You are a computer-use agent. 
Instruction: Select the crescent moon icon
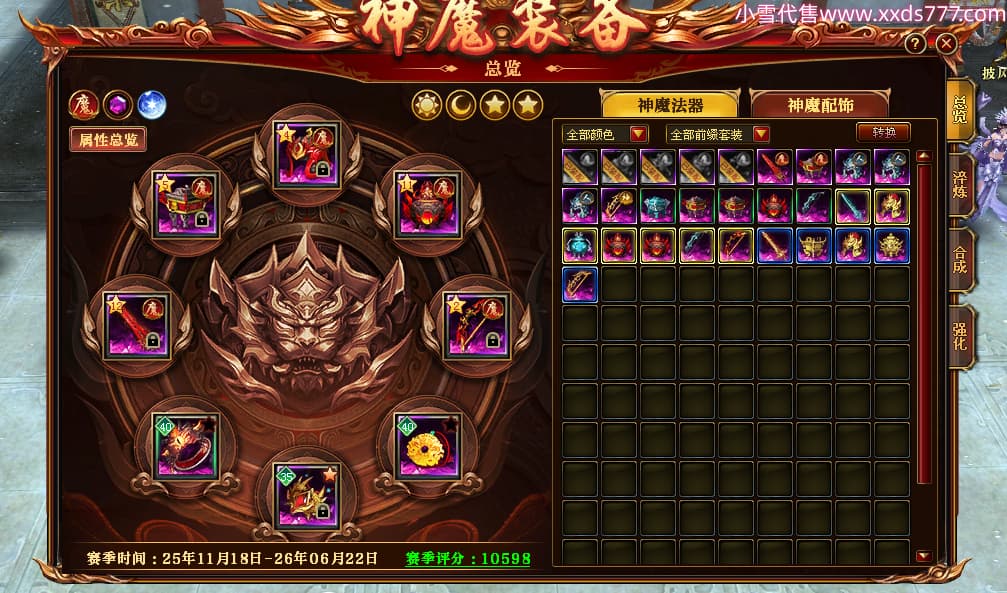pos(461,104)
